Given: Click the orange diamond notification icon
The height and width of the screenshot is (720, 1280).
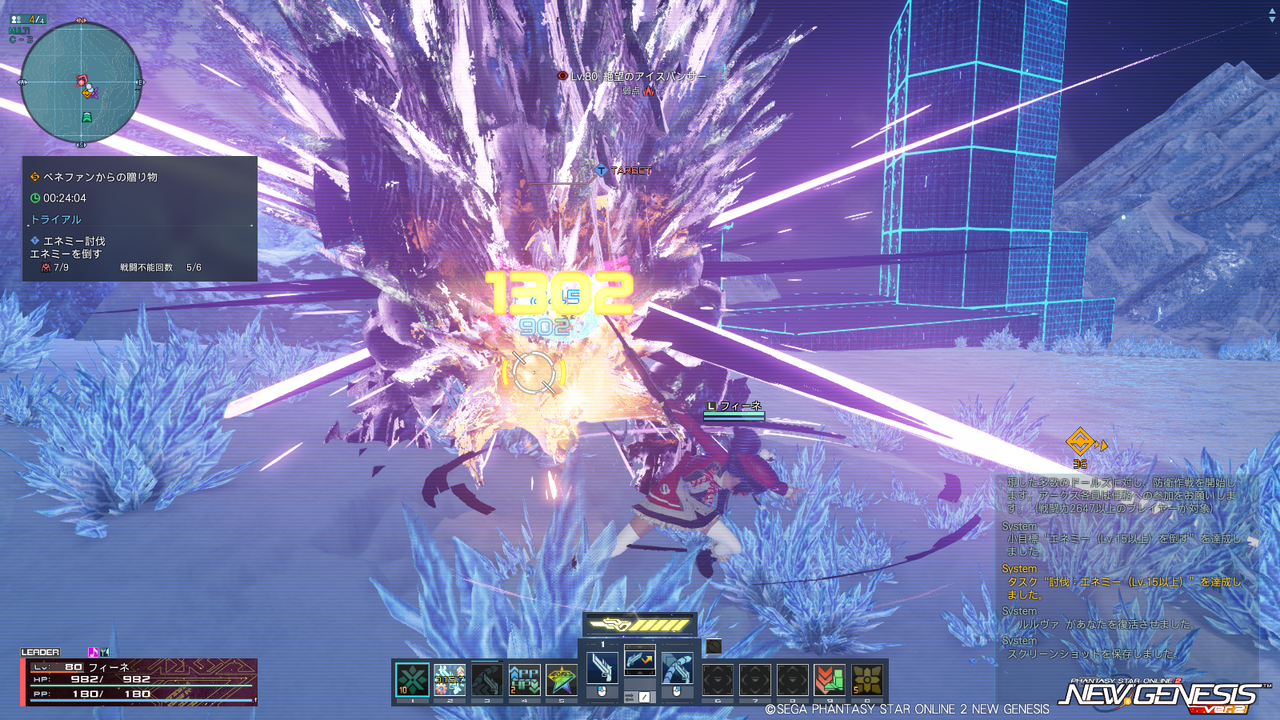Looking at the screenshot, I should pyautogui.click(x=1080, y=441).
